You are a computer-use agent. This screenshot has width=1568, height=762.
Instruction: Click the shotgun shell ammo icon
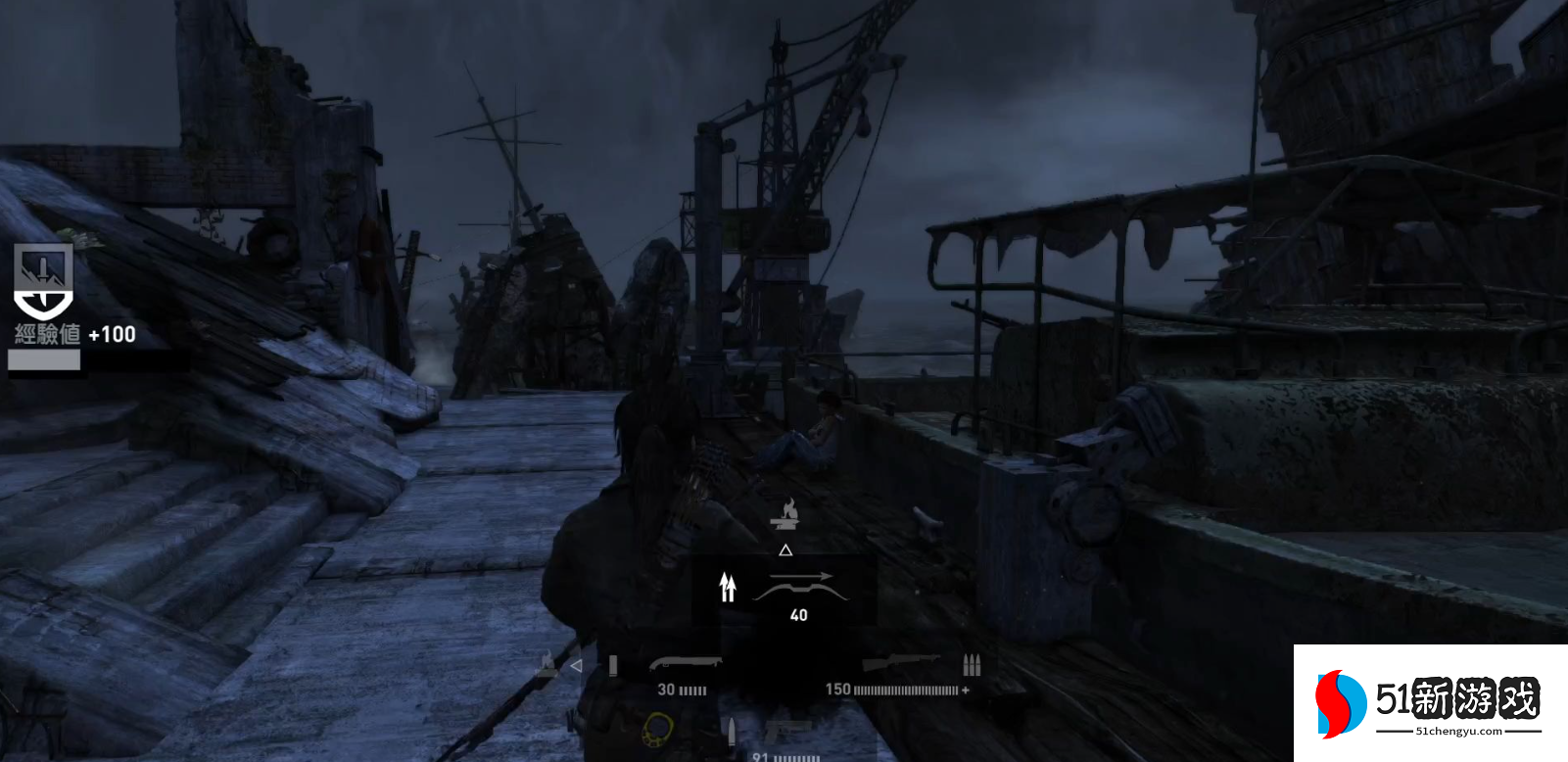pos(613,666)
